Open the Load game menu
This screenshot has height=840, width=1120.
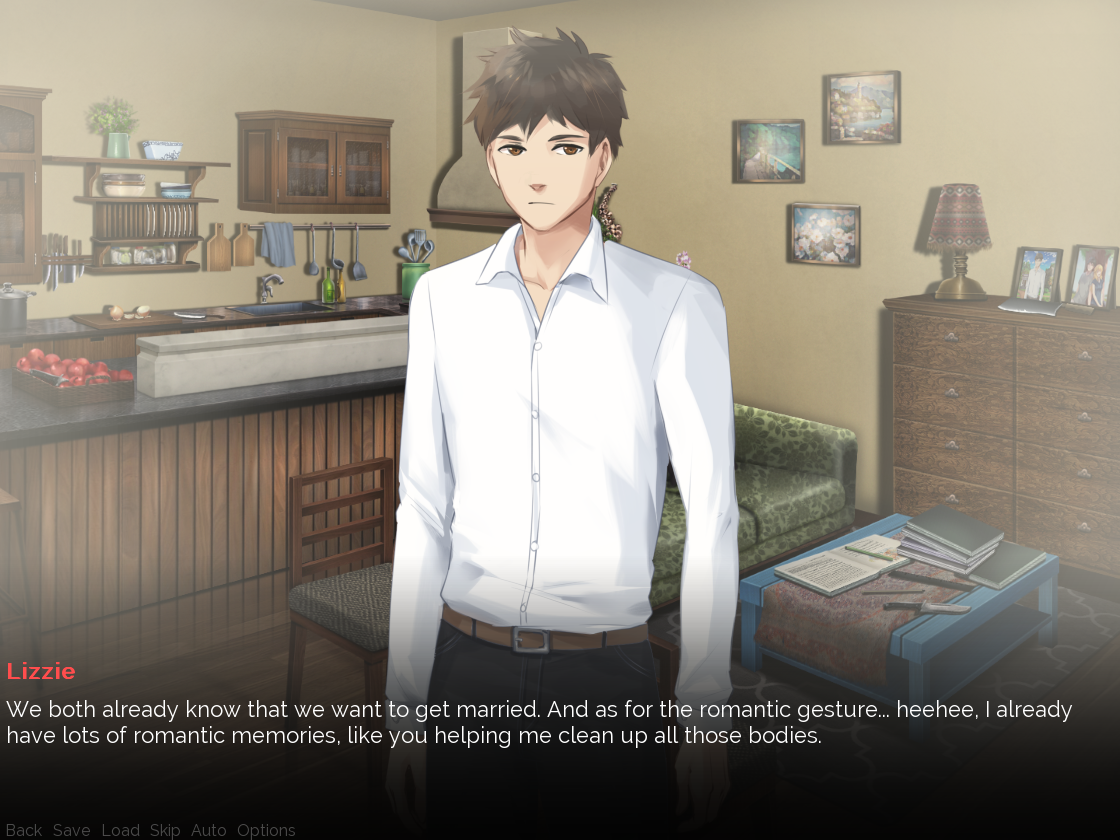pyautogui.click(x=120, y=830)
